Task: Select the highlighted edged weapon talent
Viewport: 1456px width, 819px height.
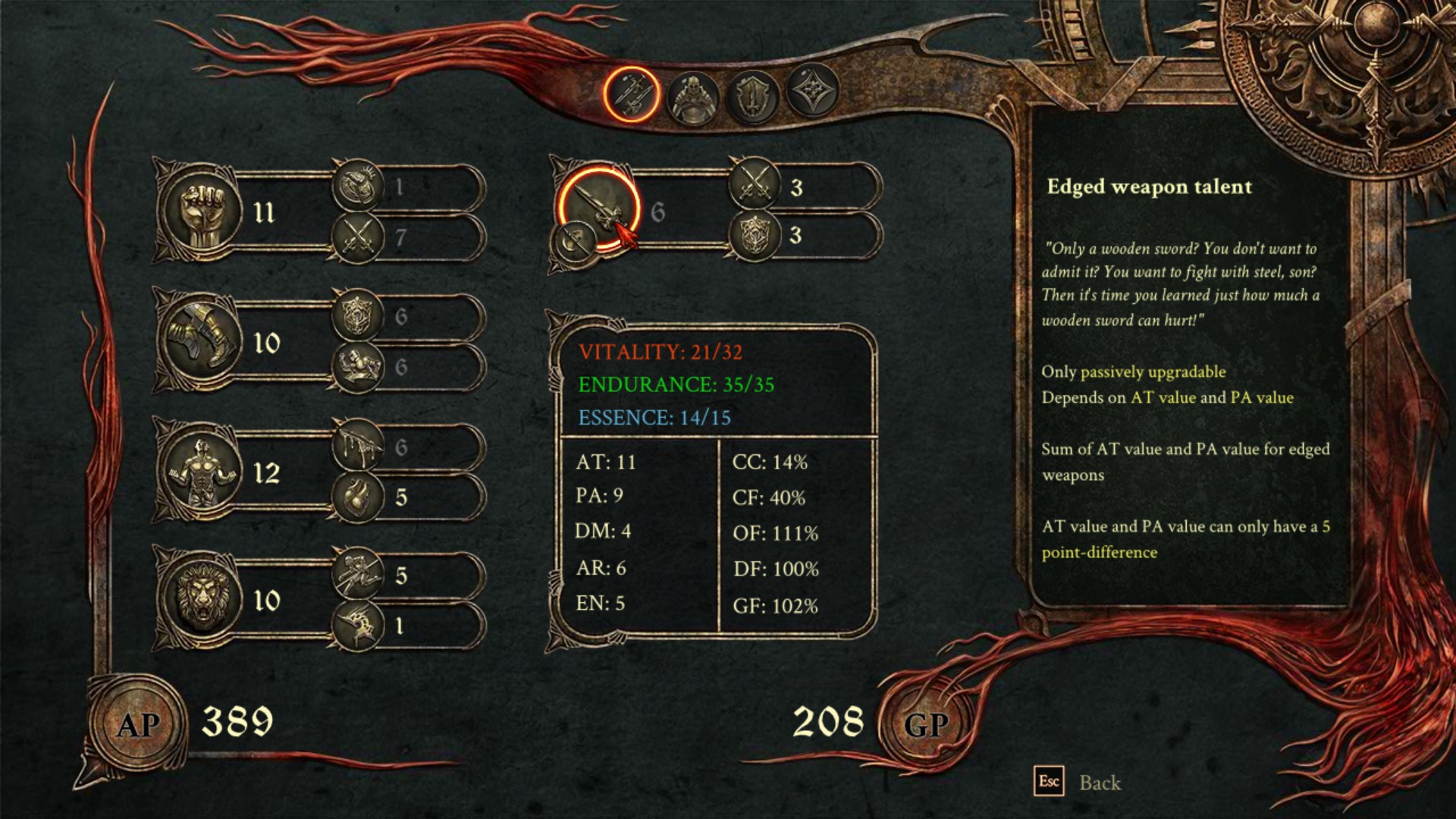Action: click(598, 207)
